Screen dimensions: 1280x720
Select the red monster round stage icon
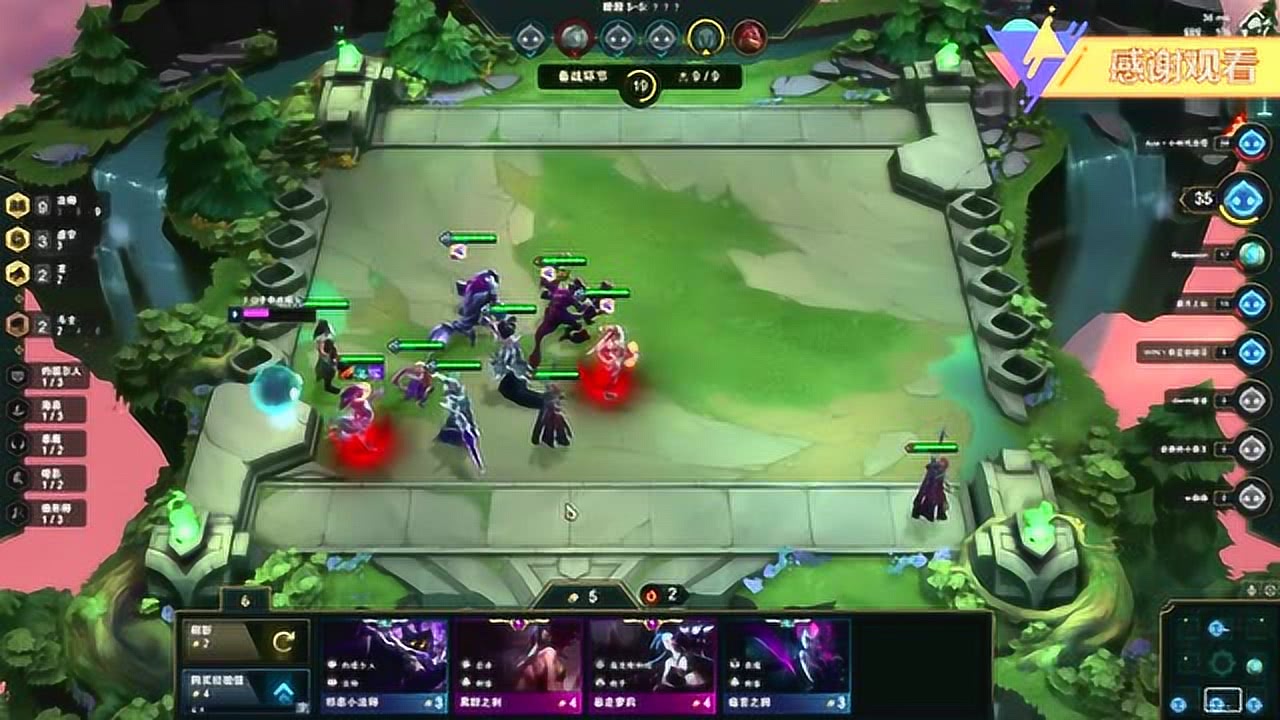coord(749,37)
